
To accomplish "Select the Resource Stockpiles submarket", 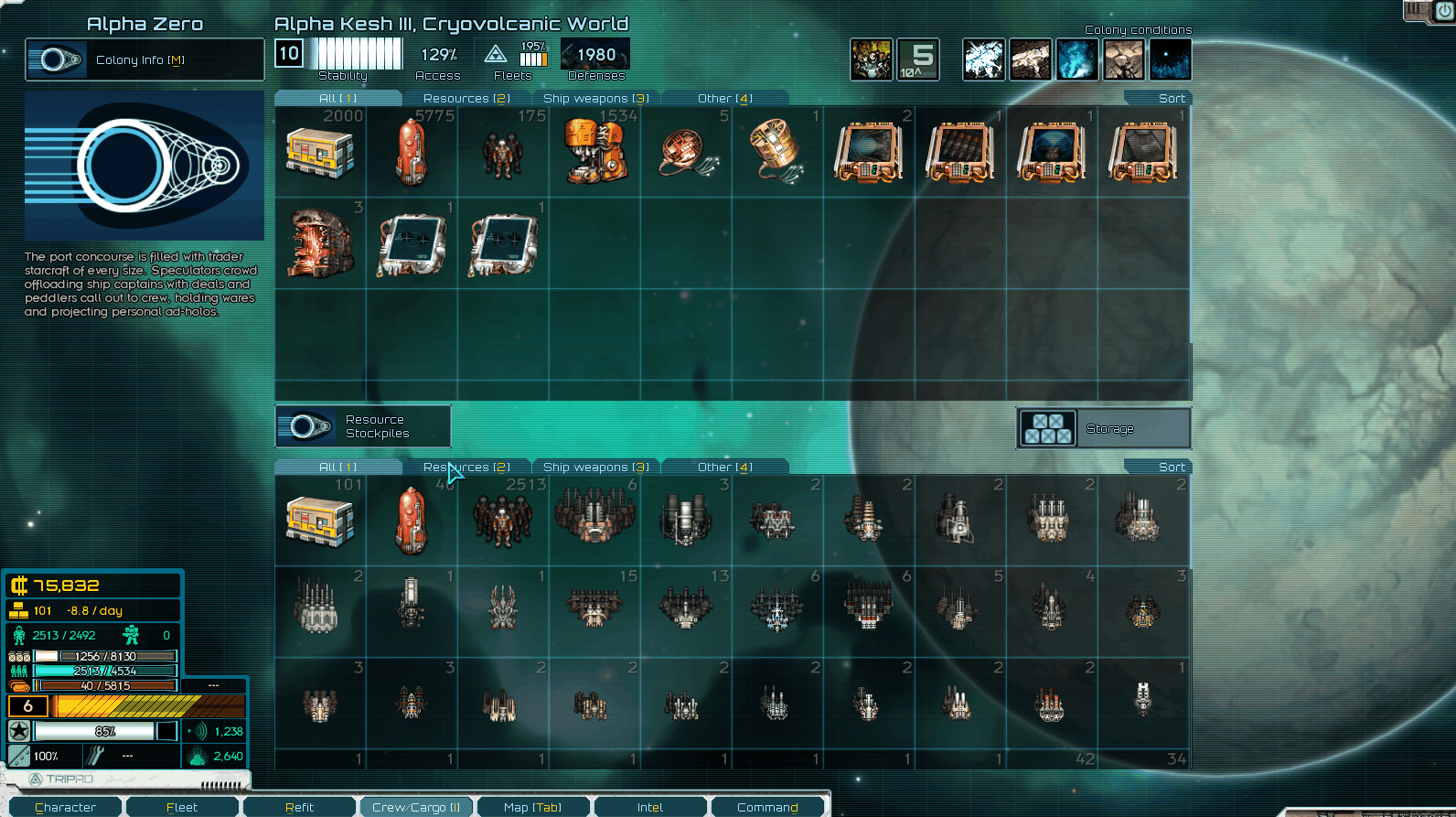I will coord(363,426).
